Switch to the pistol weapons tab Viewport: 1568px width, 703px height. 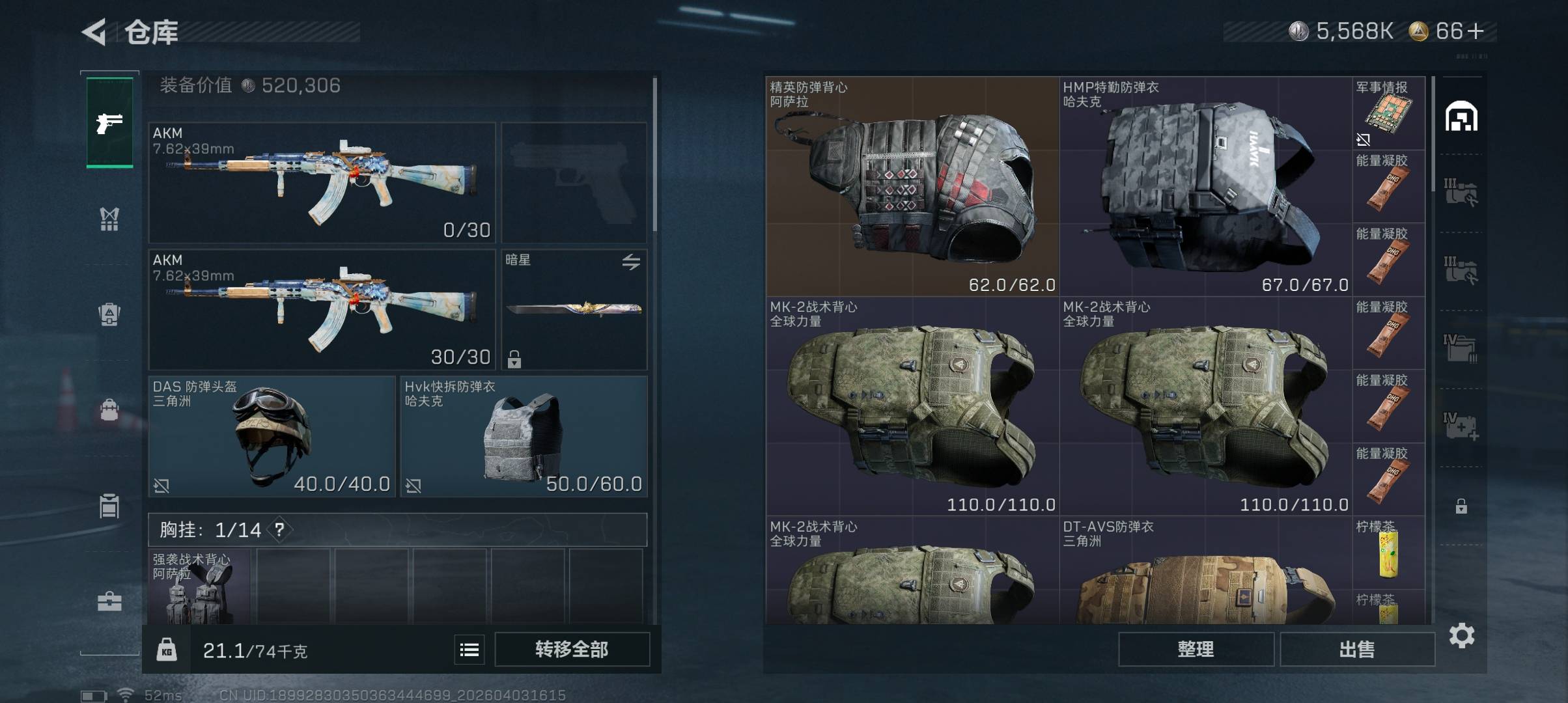(x=109, y=122)
